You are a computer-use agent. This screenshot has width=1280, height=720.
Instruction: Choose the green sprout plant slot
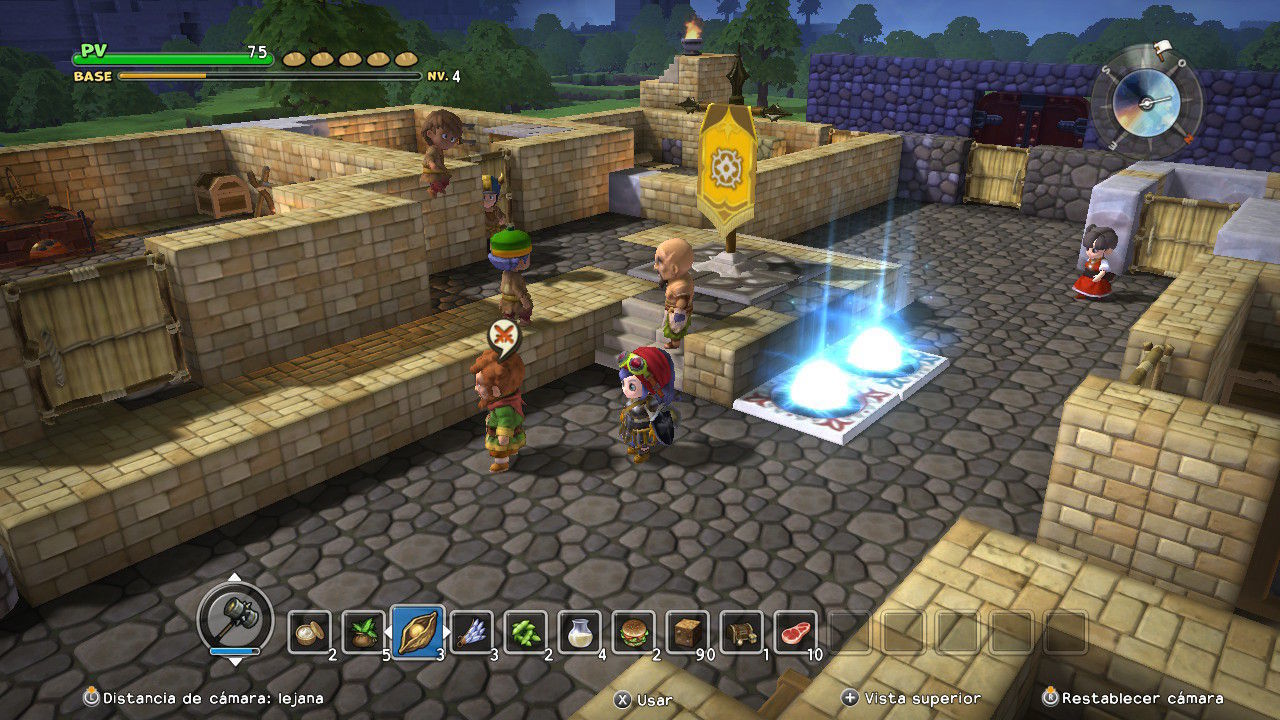pos(364,632)
